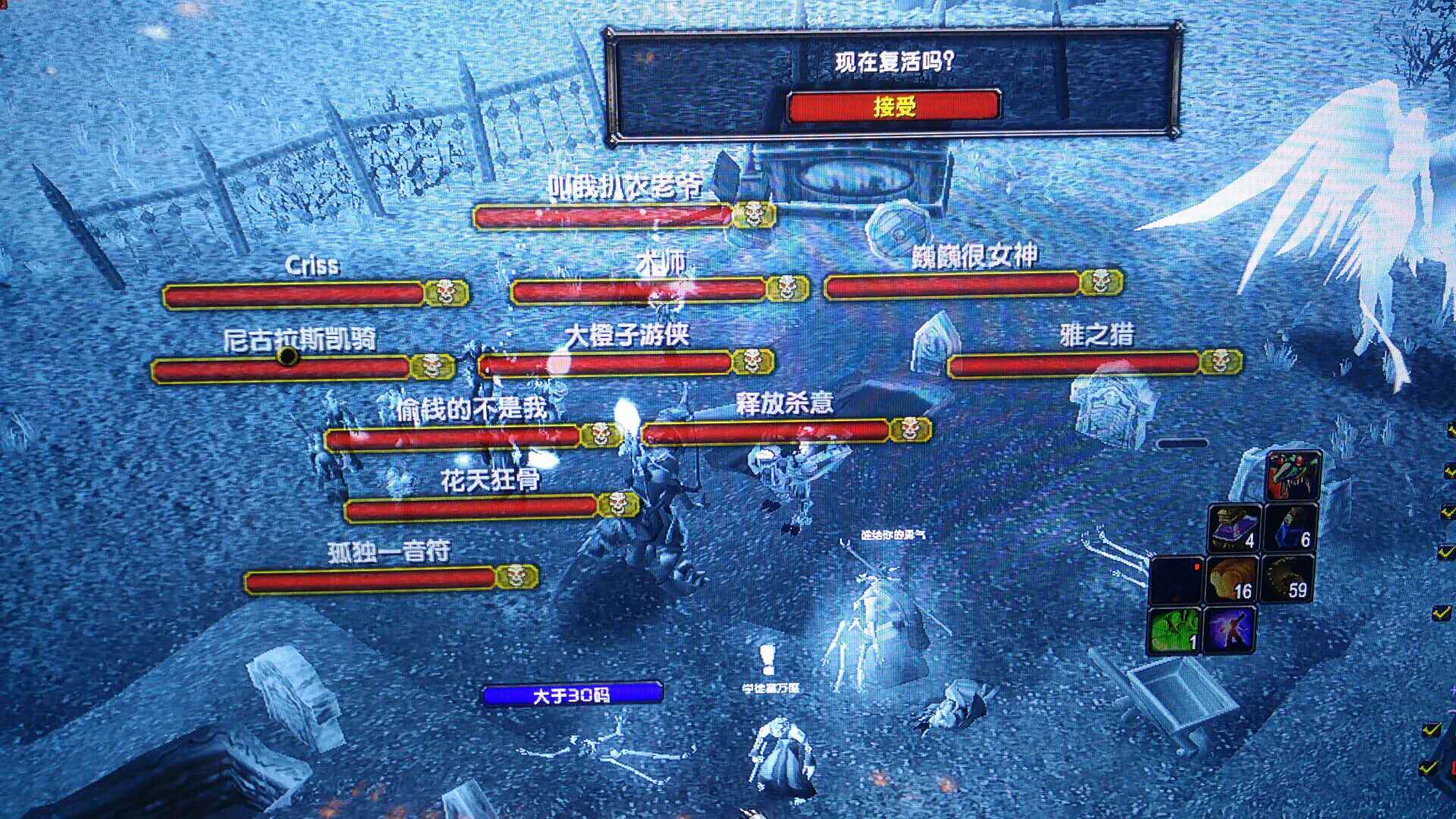Open the purple book item showing count 4
The height and width of the screenshot is (819, 1456).
click(x=1235, y=526)
